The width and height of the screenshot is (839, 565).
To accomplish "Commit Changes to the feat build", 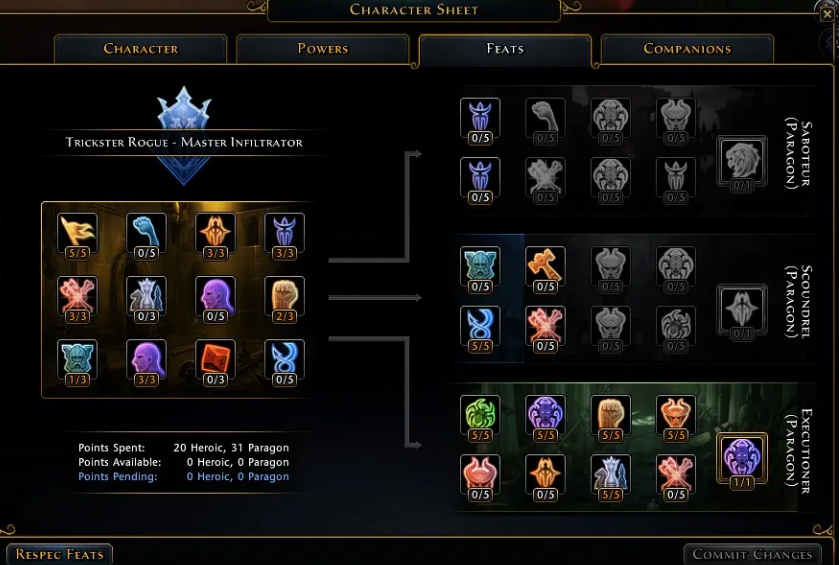I will tap(752, 554).
